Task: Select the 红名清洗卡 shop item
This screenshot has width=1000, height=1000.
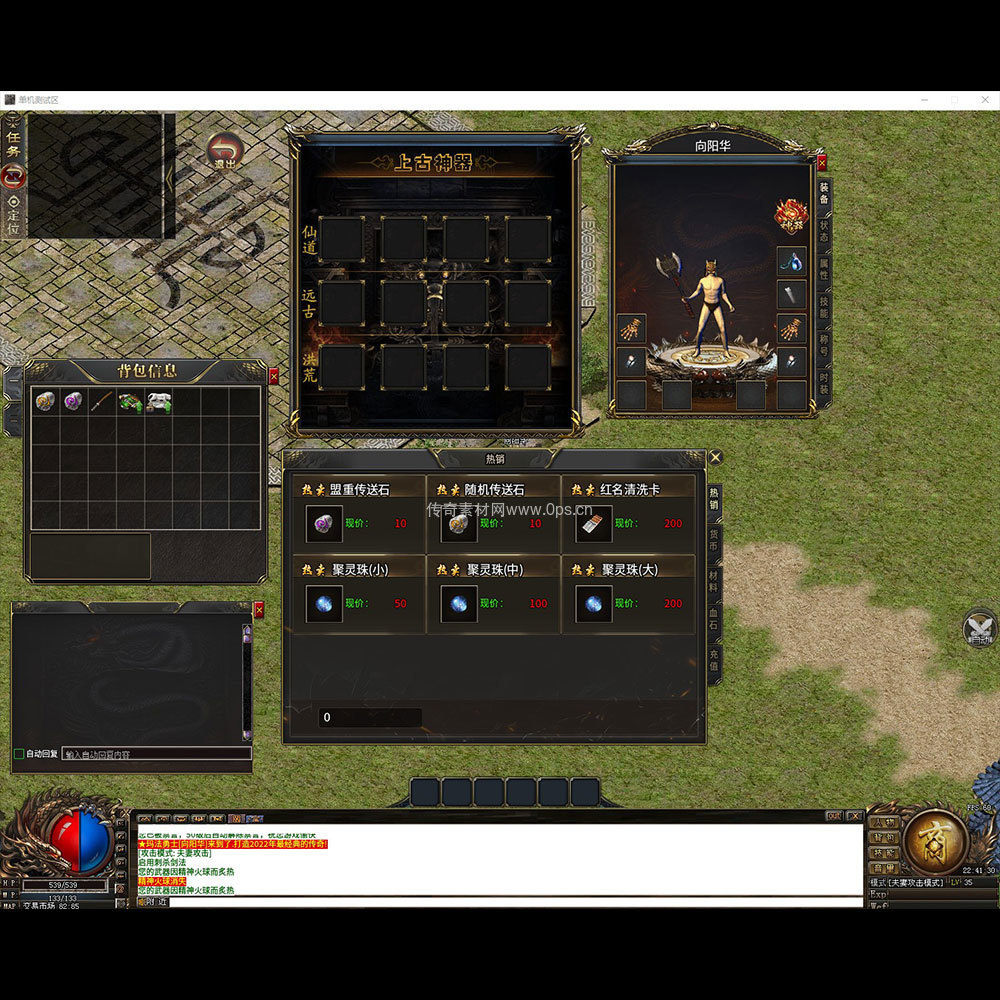Action: point(593,523)
